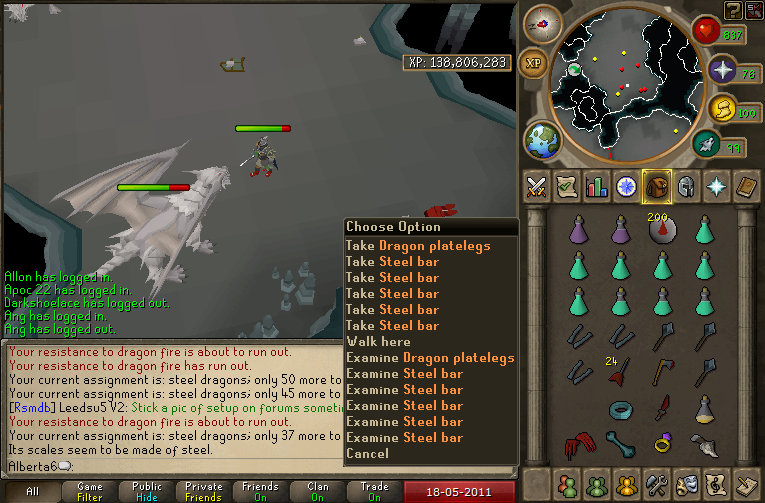Image resolution: width=765 pixels, height=503 pixels.
Task: Toggle the run energy boot orb
Action: point(708,145)
